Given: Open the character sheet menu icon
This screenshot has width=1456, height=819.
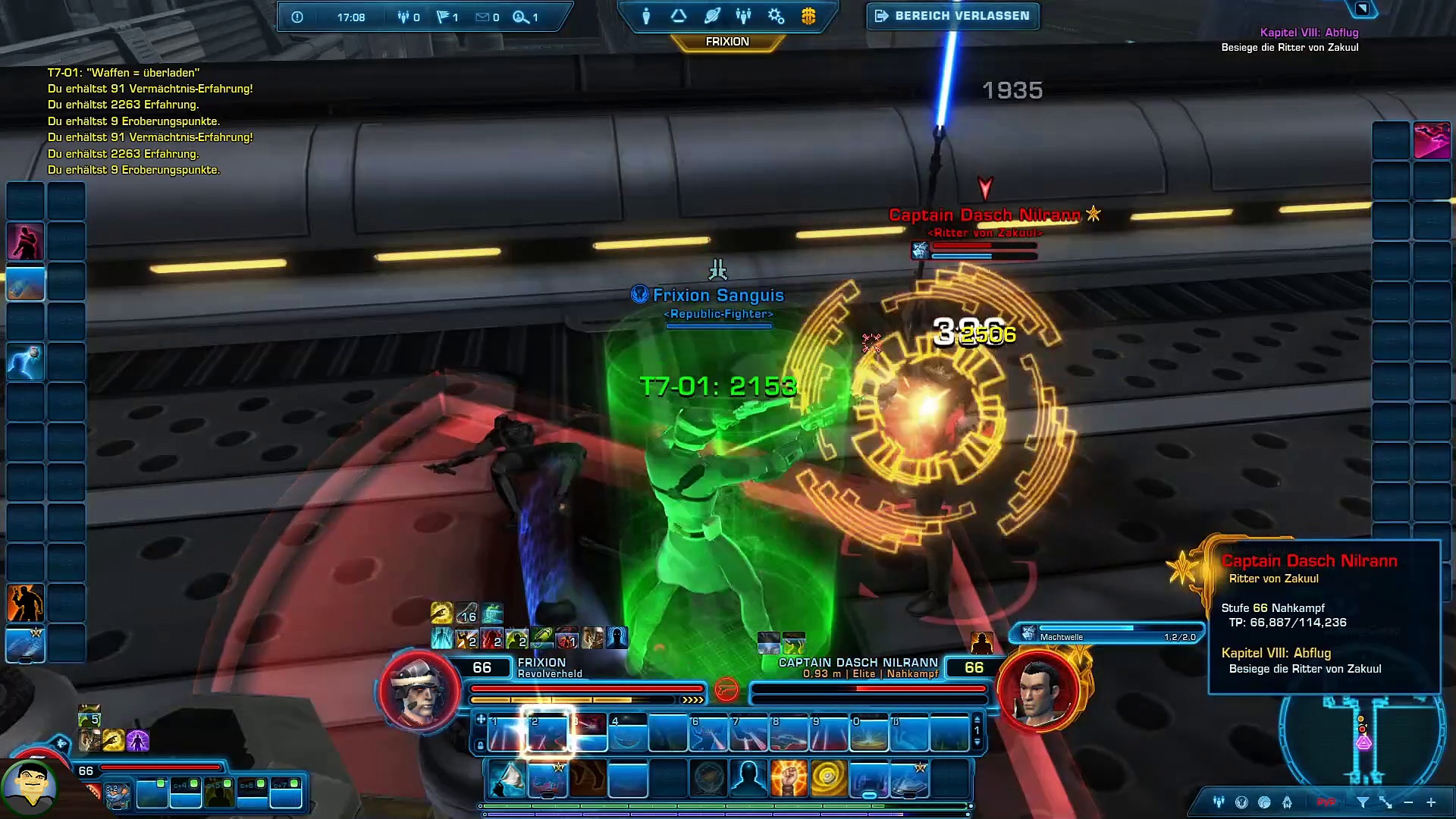Looking at the screenshot, I should pos(646,16).
